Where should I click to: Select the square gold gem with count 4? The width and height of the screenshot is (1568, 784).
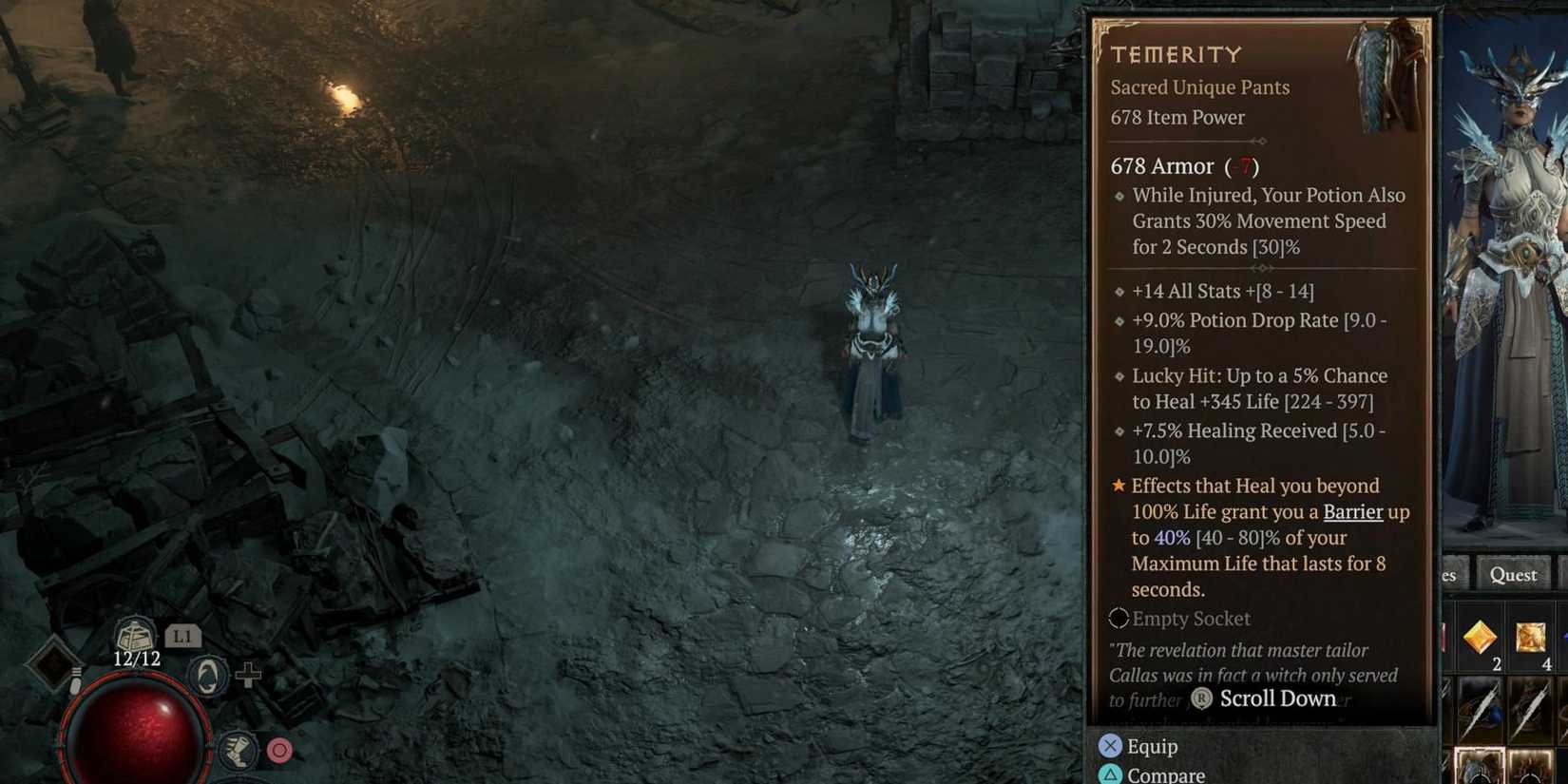click(1532, 637)
